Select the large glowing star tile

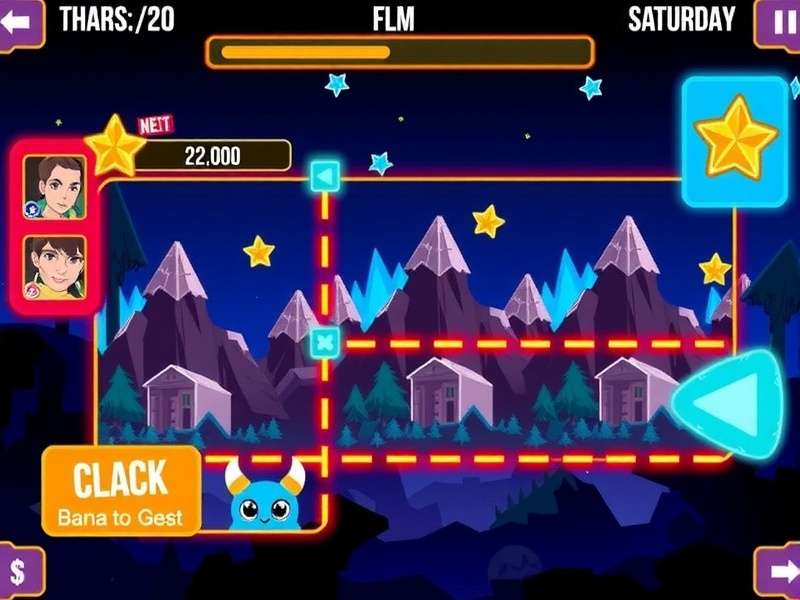pyautogui.click(x=735, y=140)
